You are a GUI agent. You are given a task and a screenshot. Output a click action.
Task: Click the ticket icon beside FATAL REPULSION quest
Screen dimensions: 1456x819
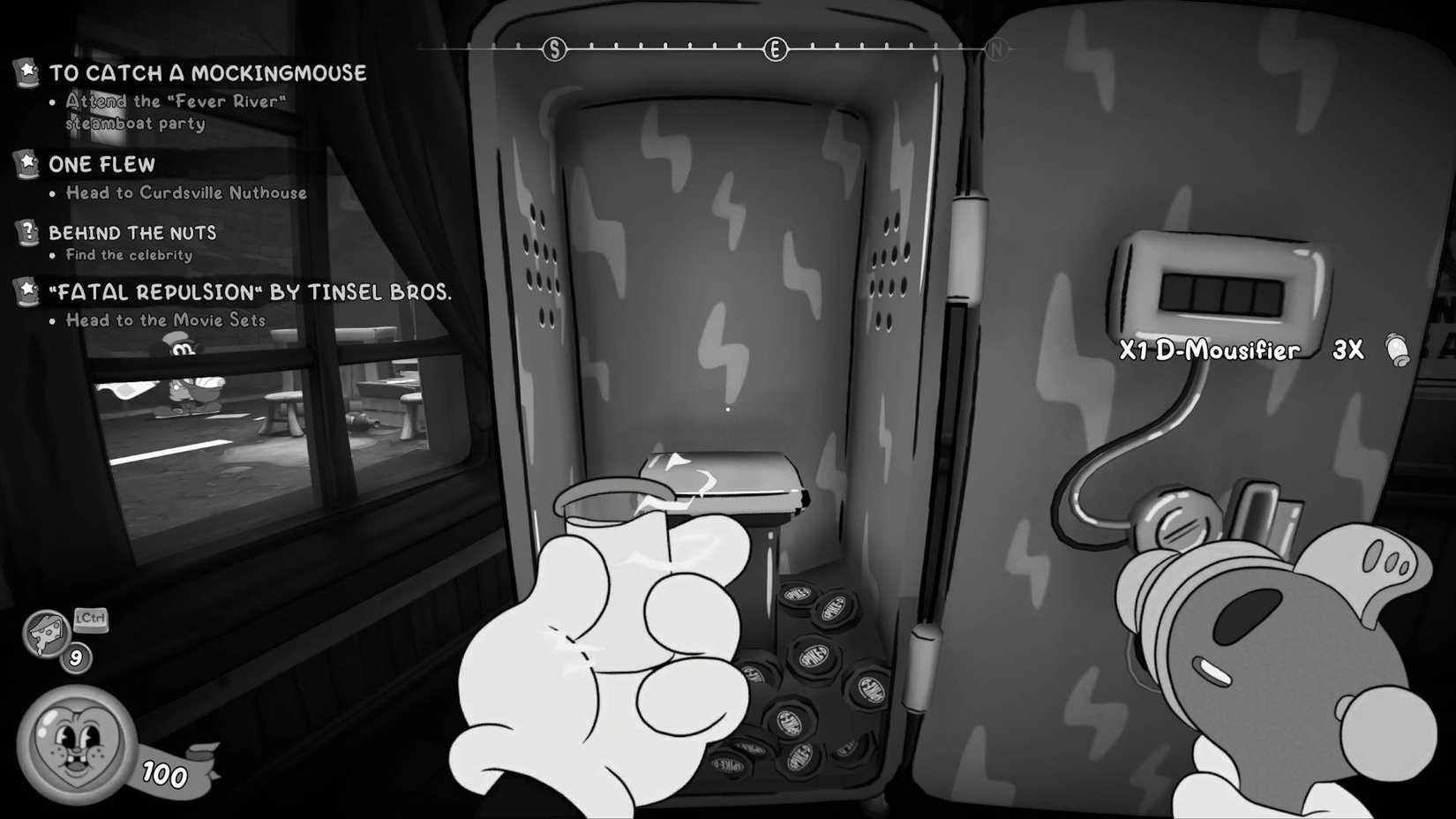point(27,291)
